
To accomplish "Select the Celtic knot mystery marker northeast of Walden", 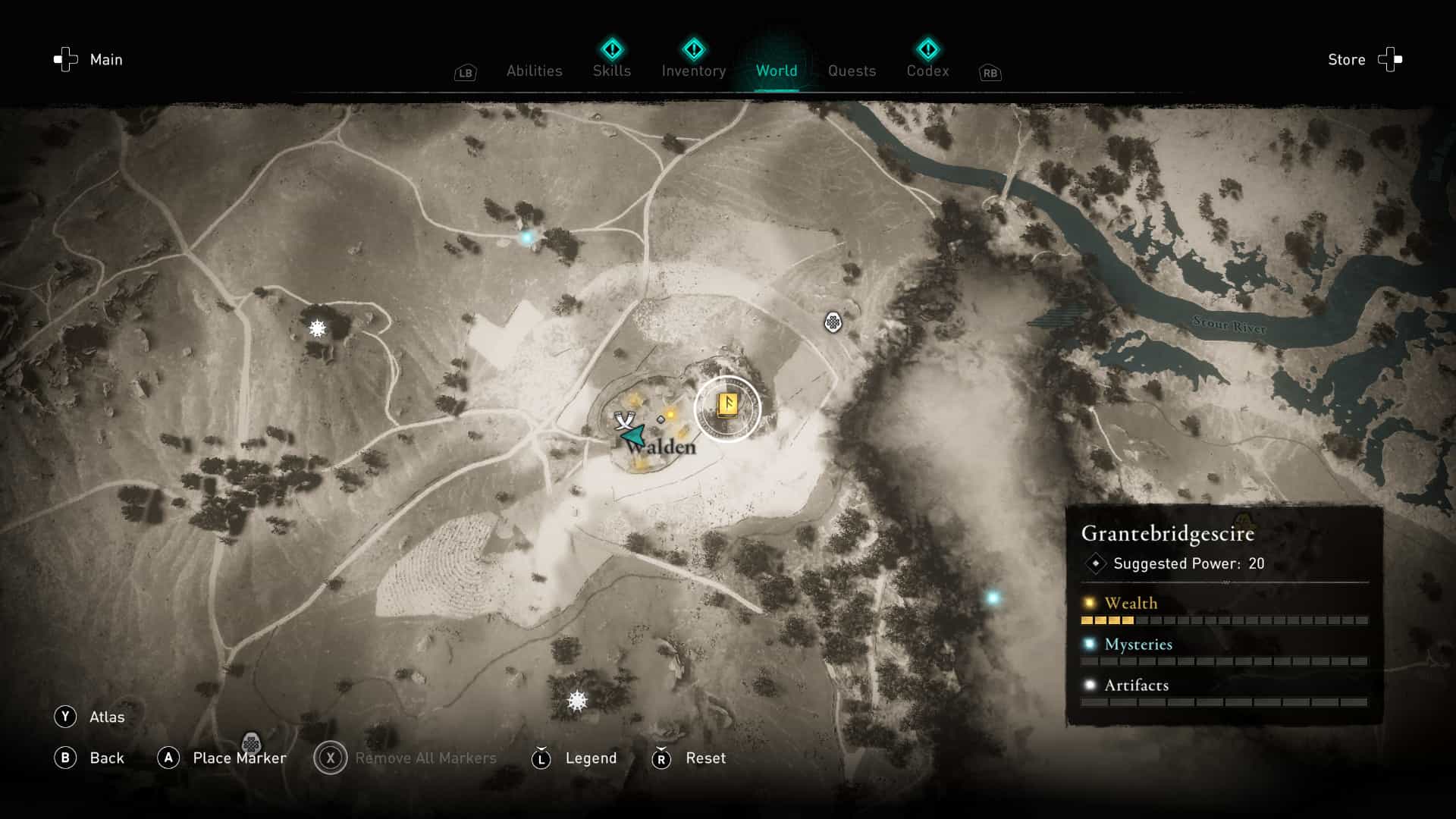I will point(832,322).
